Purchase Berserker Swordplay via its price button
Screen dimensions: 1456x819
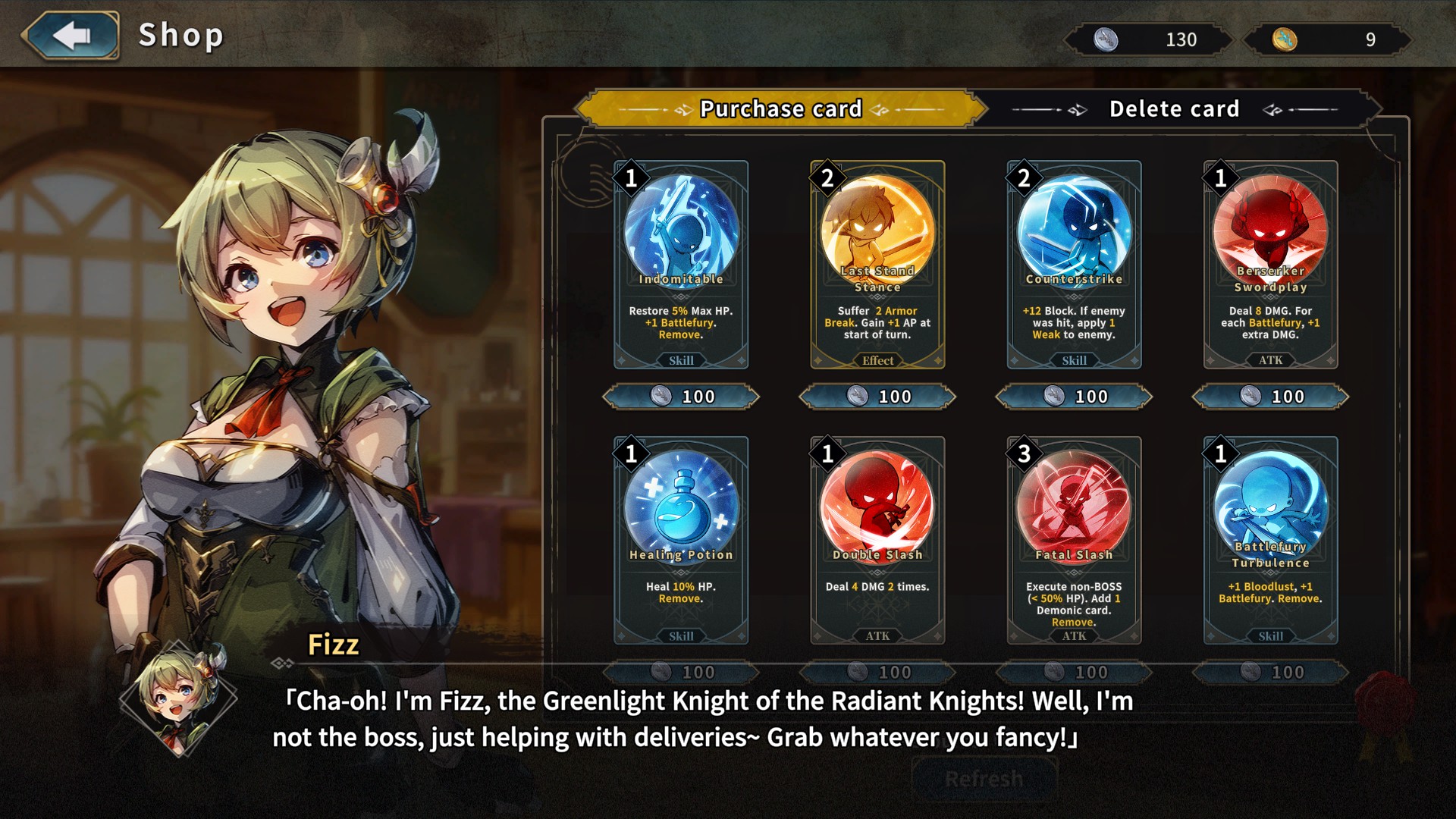(1270, 397)
